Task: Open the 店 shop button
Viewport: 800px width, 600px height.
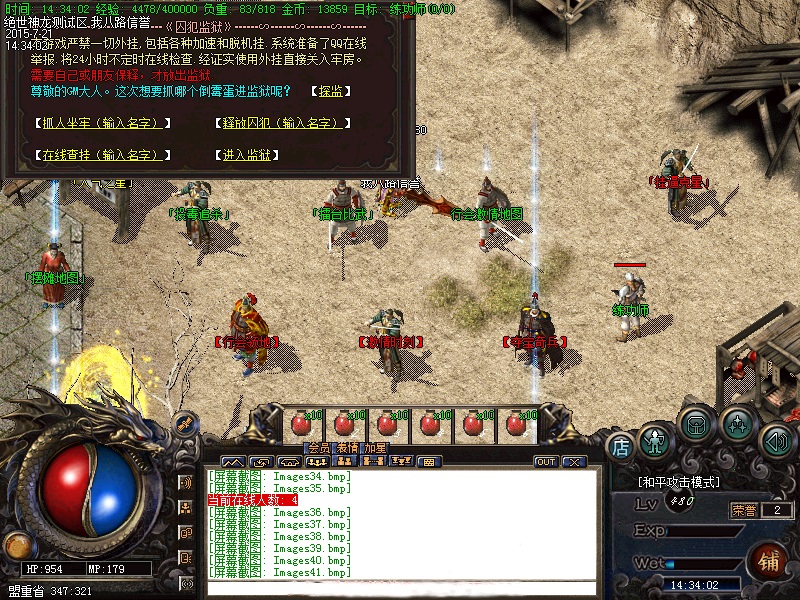Action: click(621, 445)
